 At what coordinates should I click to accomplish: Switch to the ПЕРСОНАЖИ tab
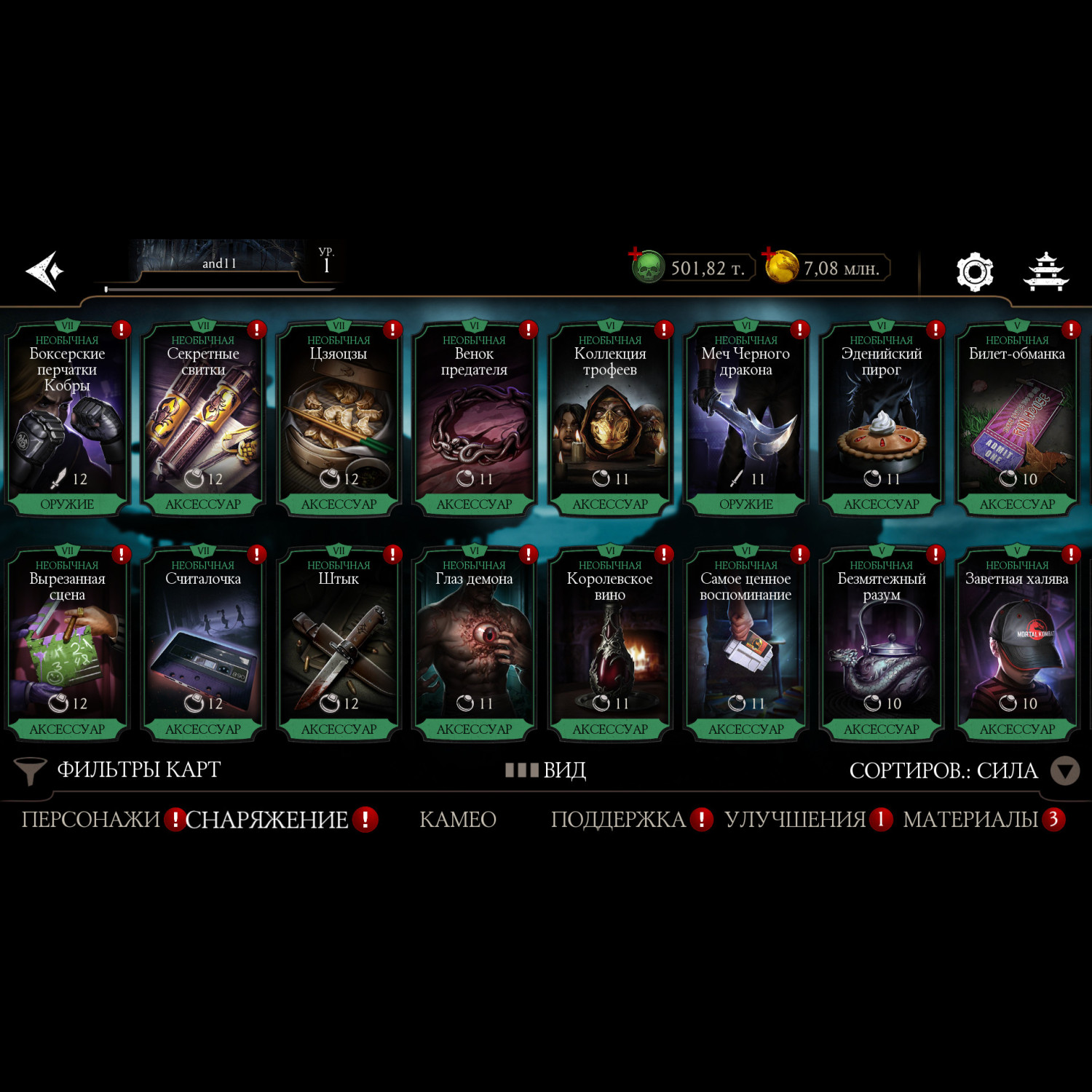point(90,820)
